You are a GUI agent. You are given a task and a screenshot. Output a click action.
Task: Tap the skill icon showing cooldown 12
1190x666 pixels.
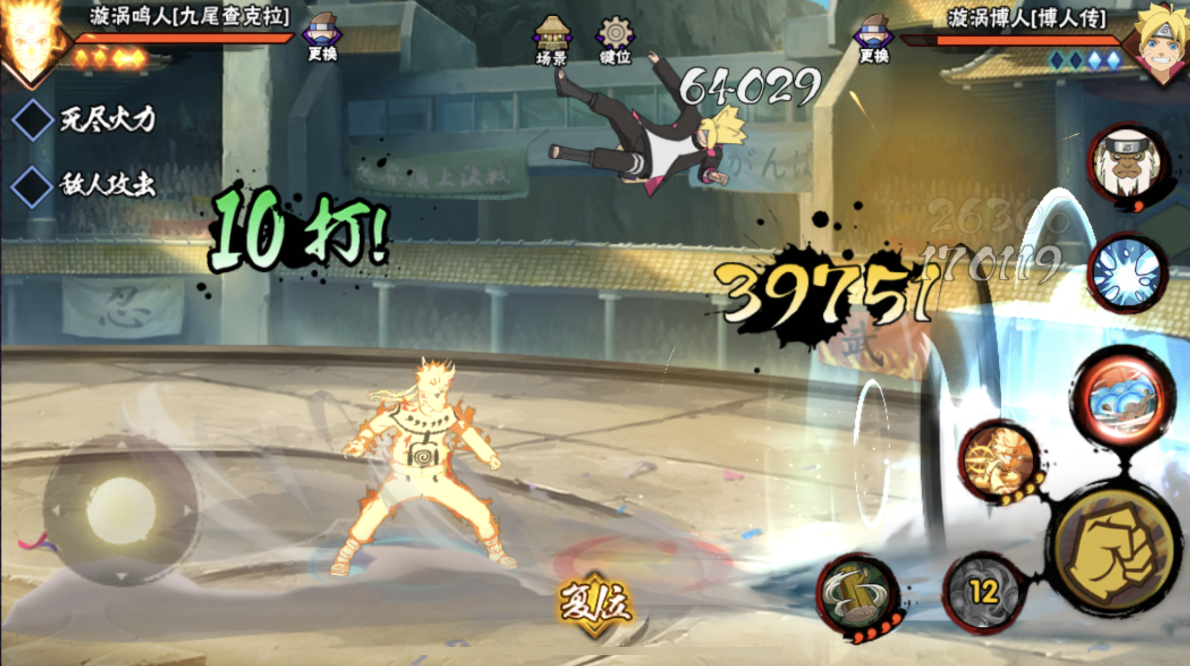tap(984, 591)
